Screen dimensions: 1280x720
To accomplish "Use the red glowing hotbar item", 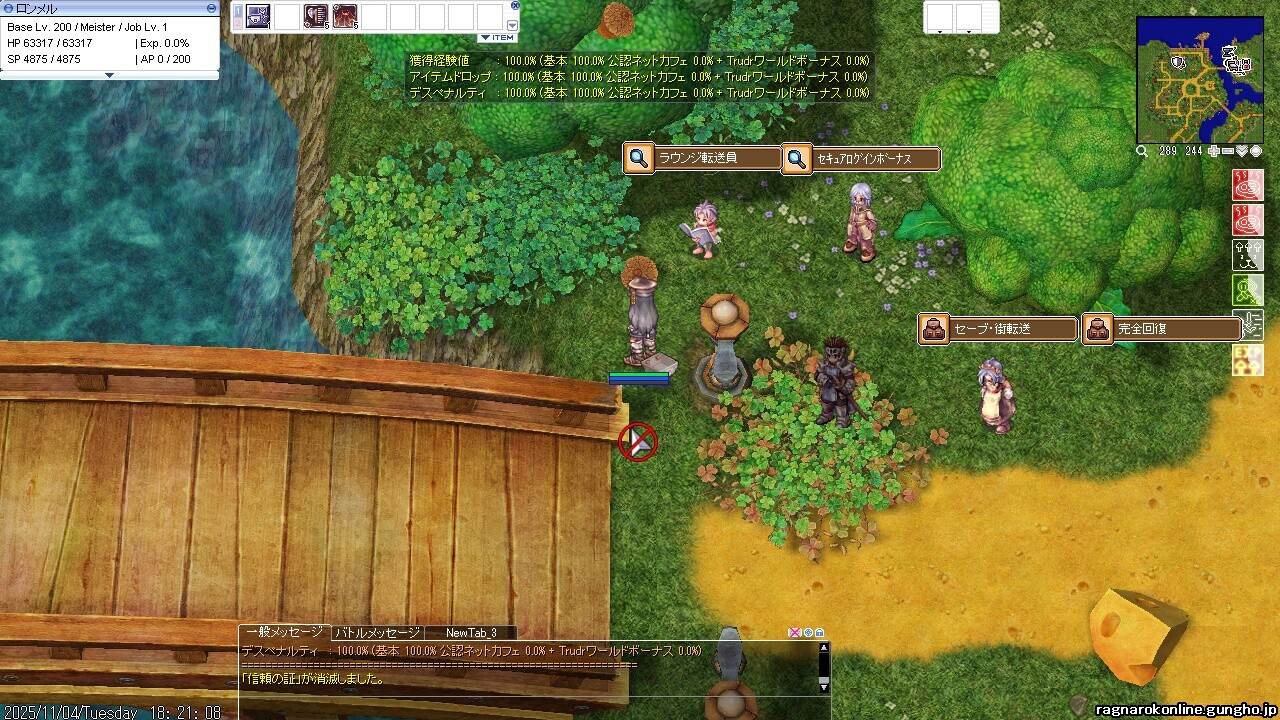I will tap(346, 16).
